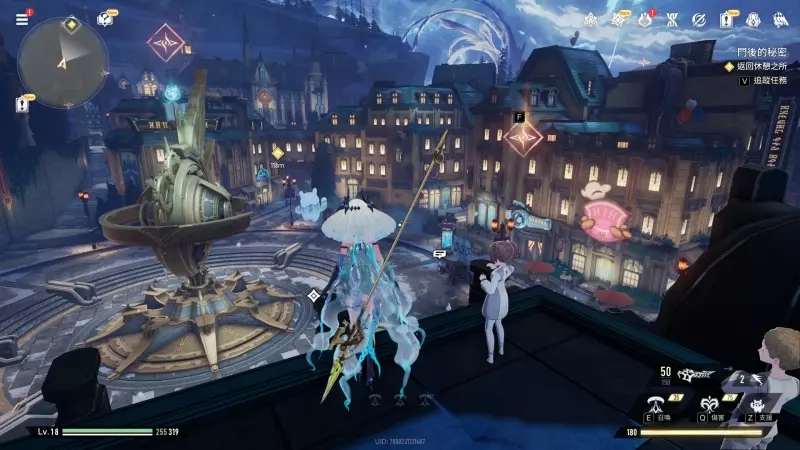This screenshot has height=450, width=800.
Task: Open the hamburger main menu
Action: (x=22, y=18)
